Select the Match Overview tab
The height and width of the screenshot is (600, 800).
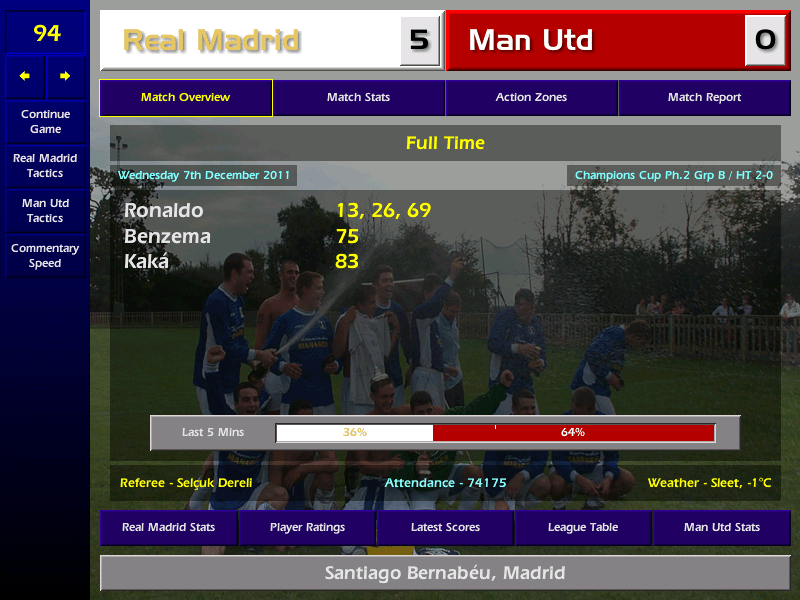pyautogui.click(x=185, y=98)
